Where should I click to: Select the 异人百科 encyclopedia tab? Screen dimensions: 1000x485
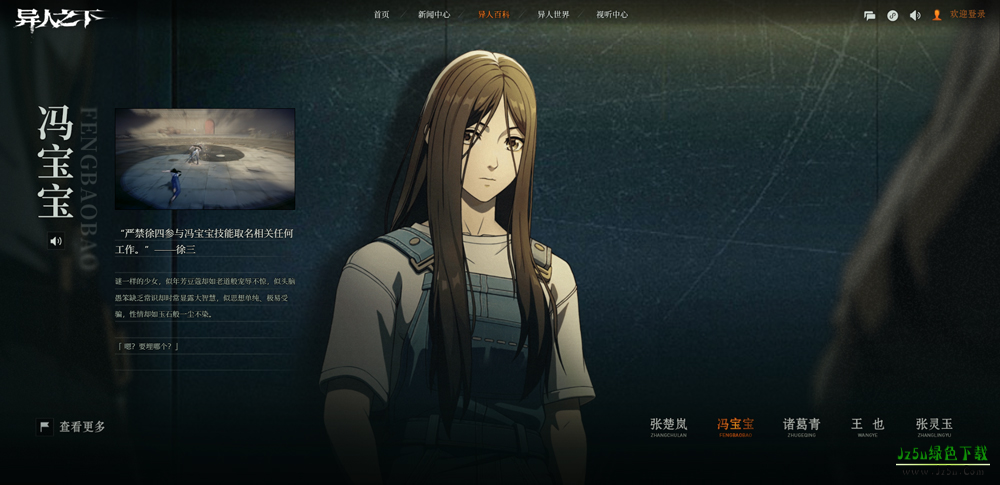tap(494, 15)
